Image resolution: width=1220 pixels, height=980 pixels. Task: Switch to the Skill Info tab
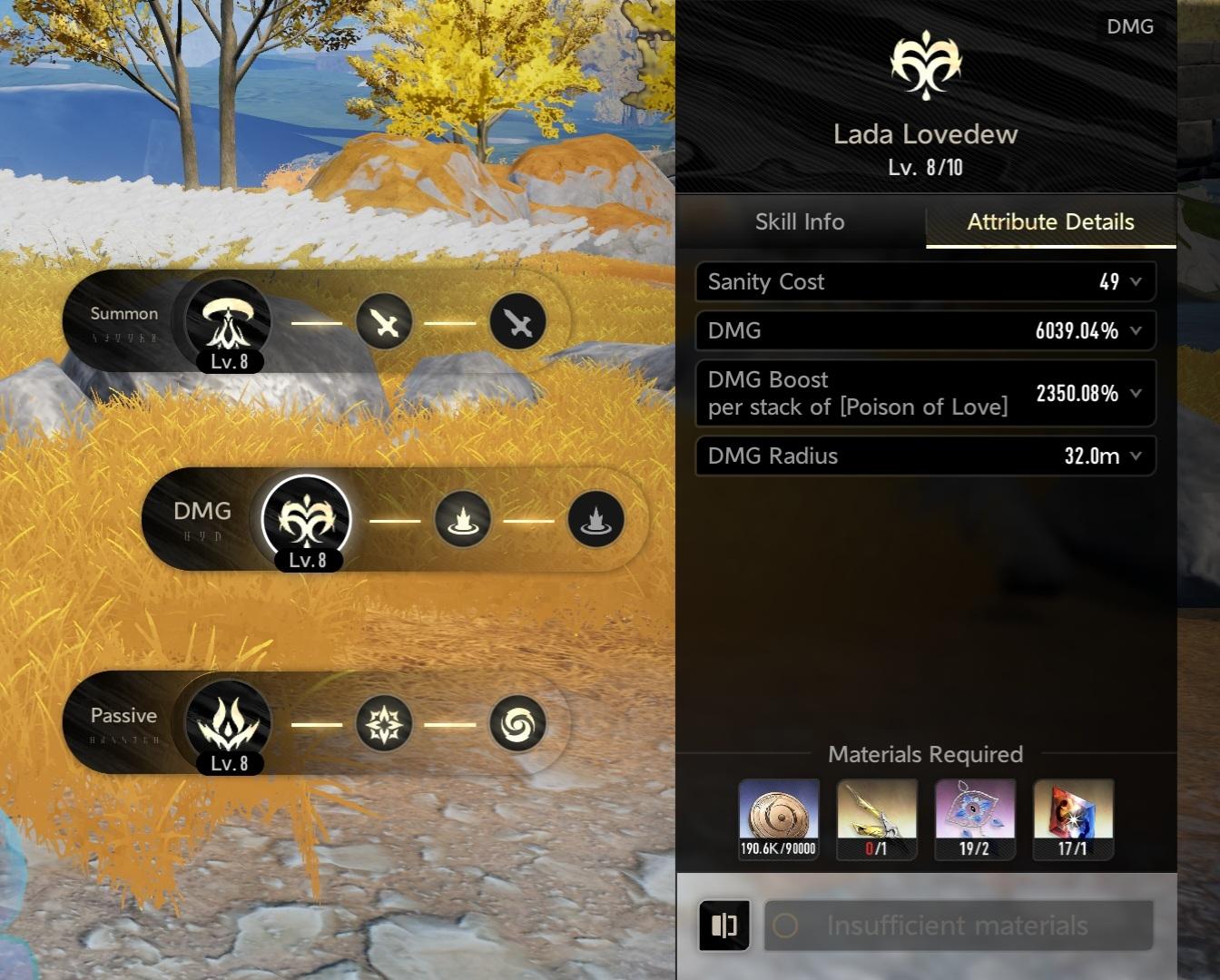(800, 222)
